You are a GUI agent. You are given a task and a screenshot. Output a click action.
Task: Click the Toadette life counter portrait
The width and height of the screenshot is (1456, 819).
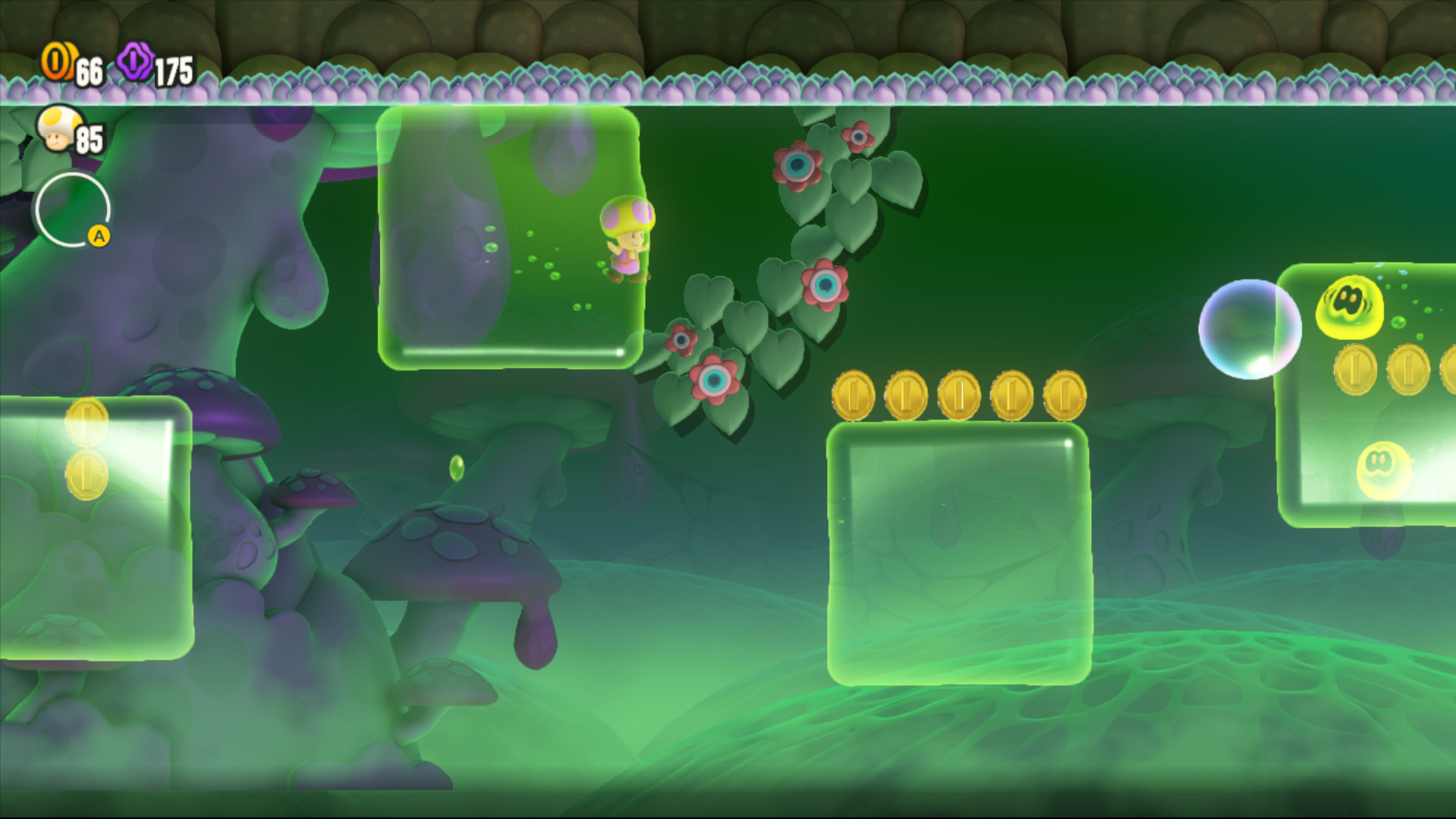[x=58, y=129]
